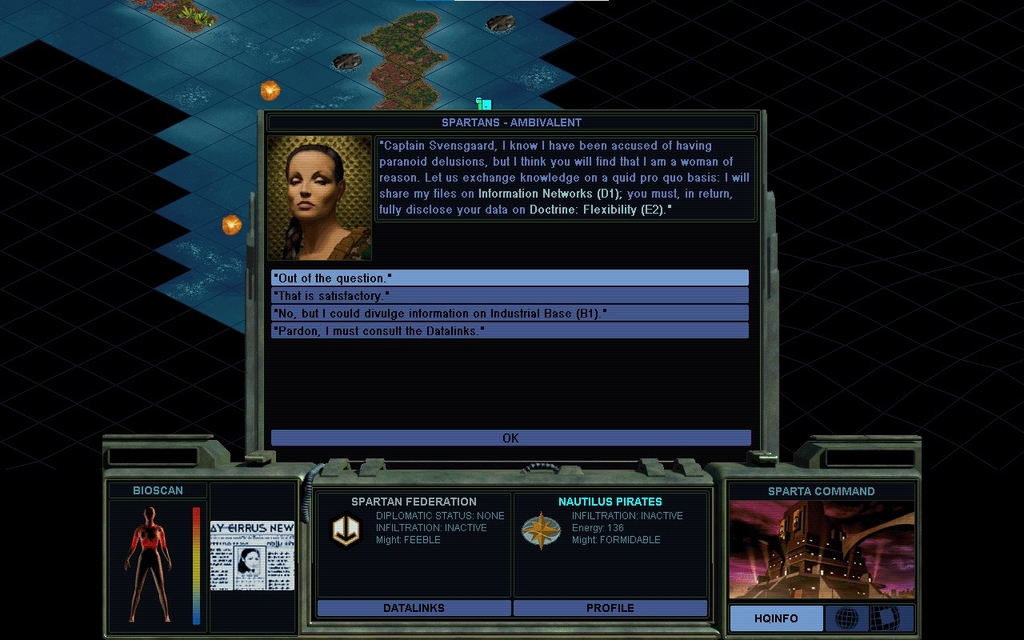Viewport: 1024px width, 640px height.
Task: Click the Nautilus Pirates compass emblem
Action: (540, 531)
